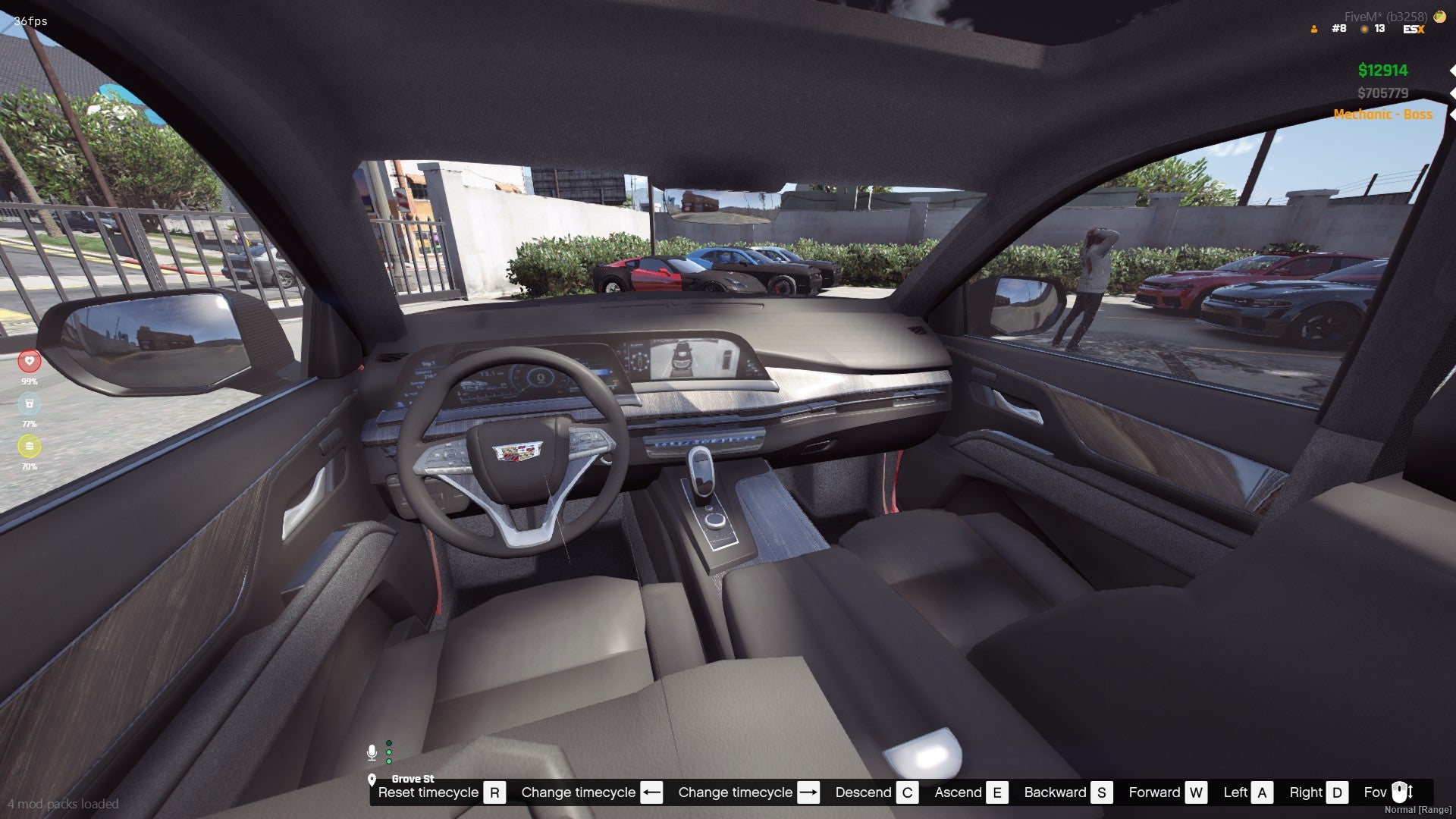Click the ESX logo
This screenshot has width=1456, height=819.
tap(1414, 30)
